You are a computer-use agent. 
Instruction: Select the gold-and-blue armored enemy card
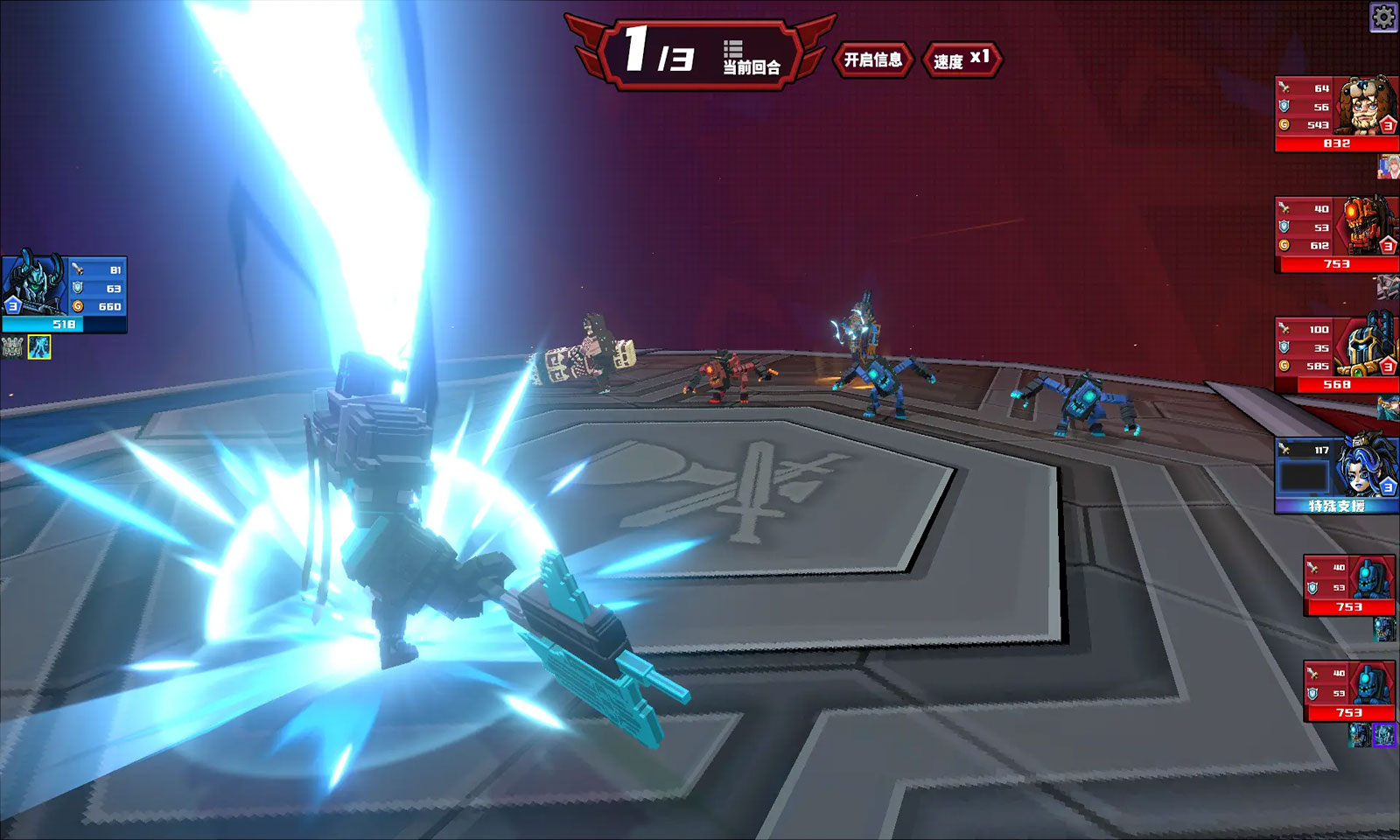(1336, 354)
